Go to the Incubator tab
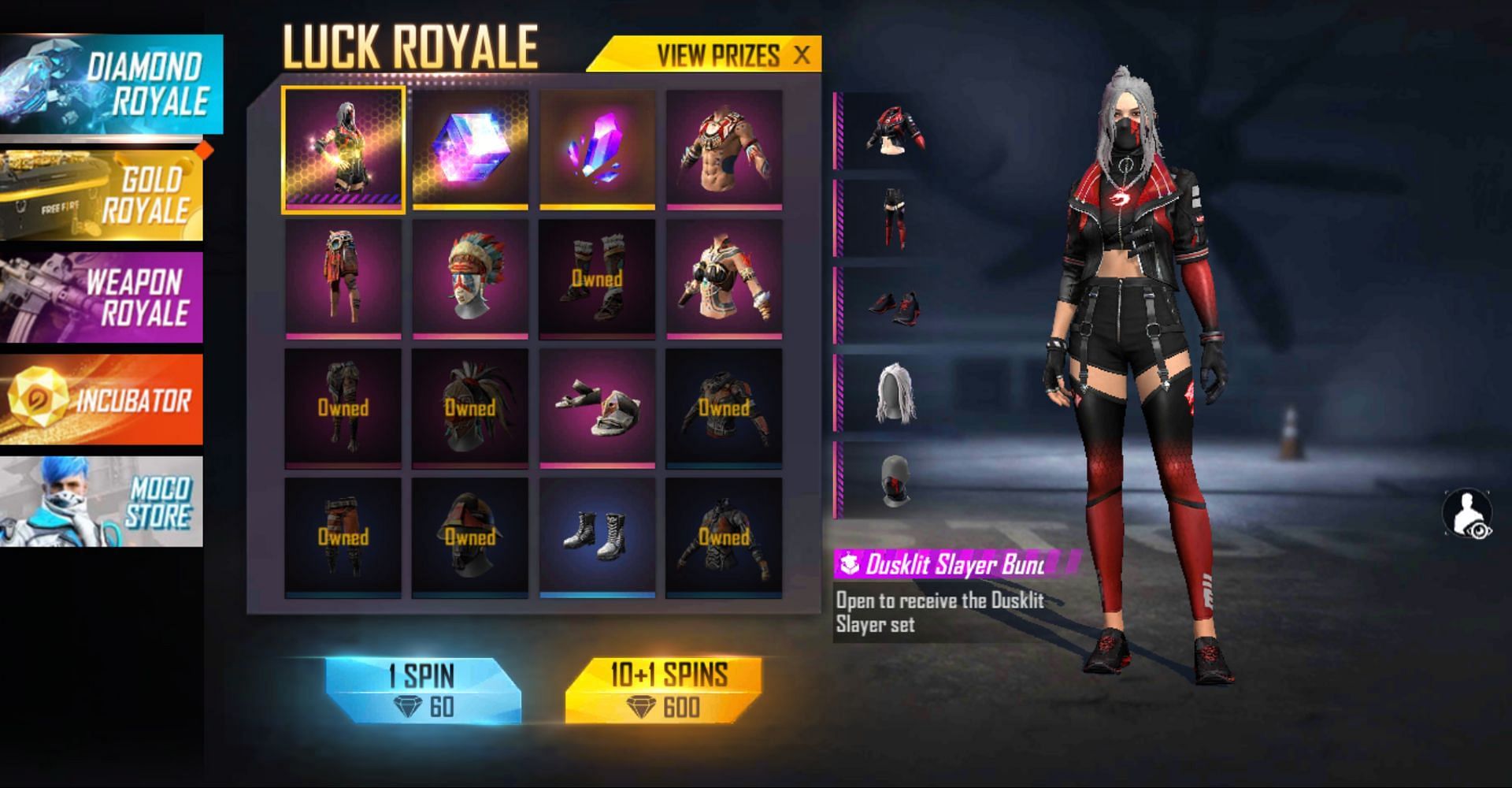1512x788 pixels. click(102, 400)
